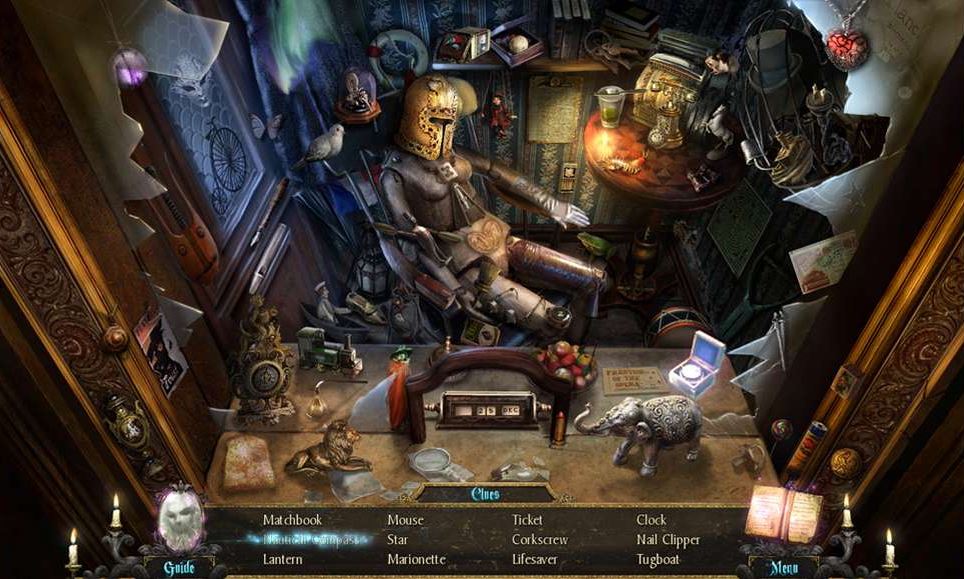This screenshot has width=964, height=579.
Task: Select the Clues header tab
Action: [484, 493]
